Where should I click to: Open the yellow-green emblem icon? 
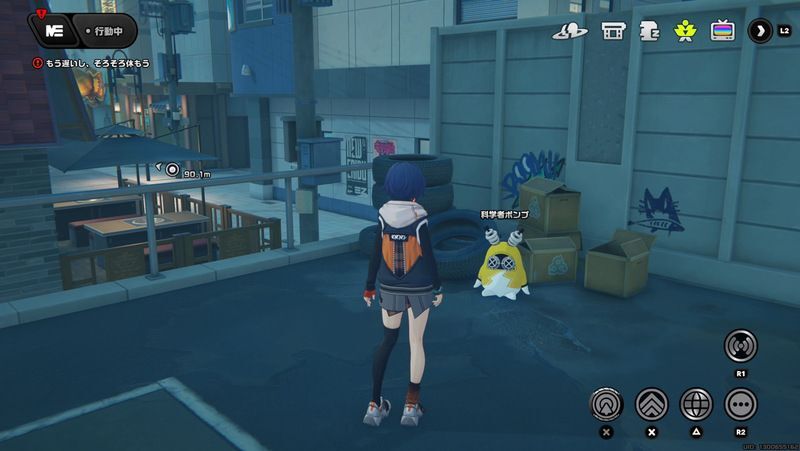(685, 31)
